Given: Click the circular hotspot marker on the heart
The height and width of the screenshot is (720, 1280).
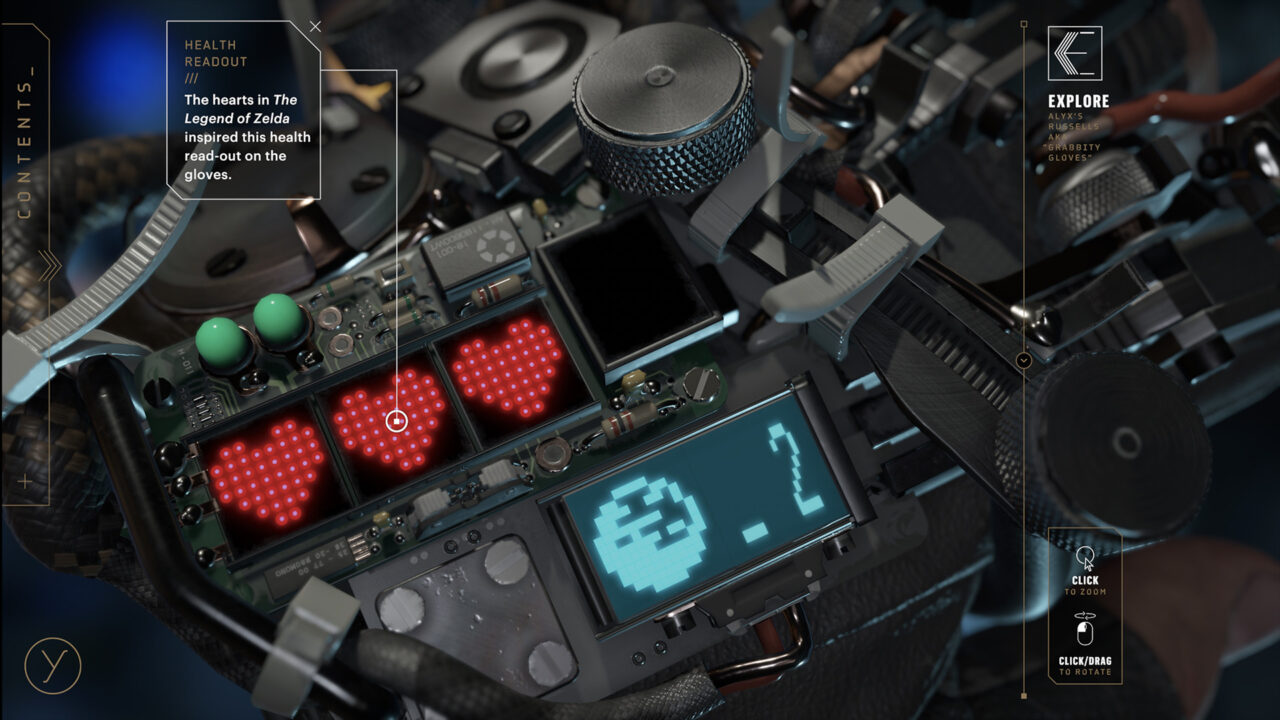Looking at the screenshot, I should pos(397,421).
